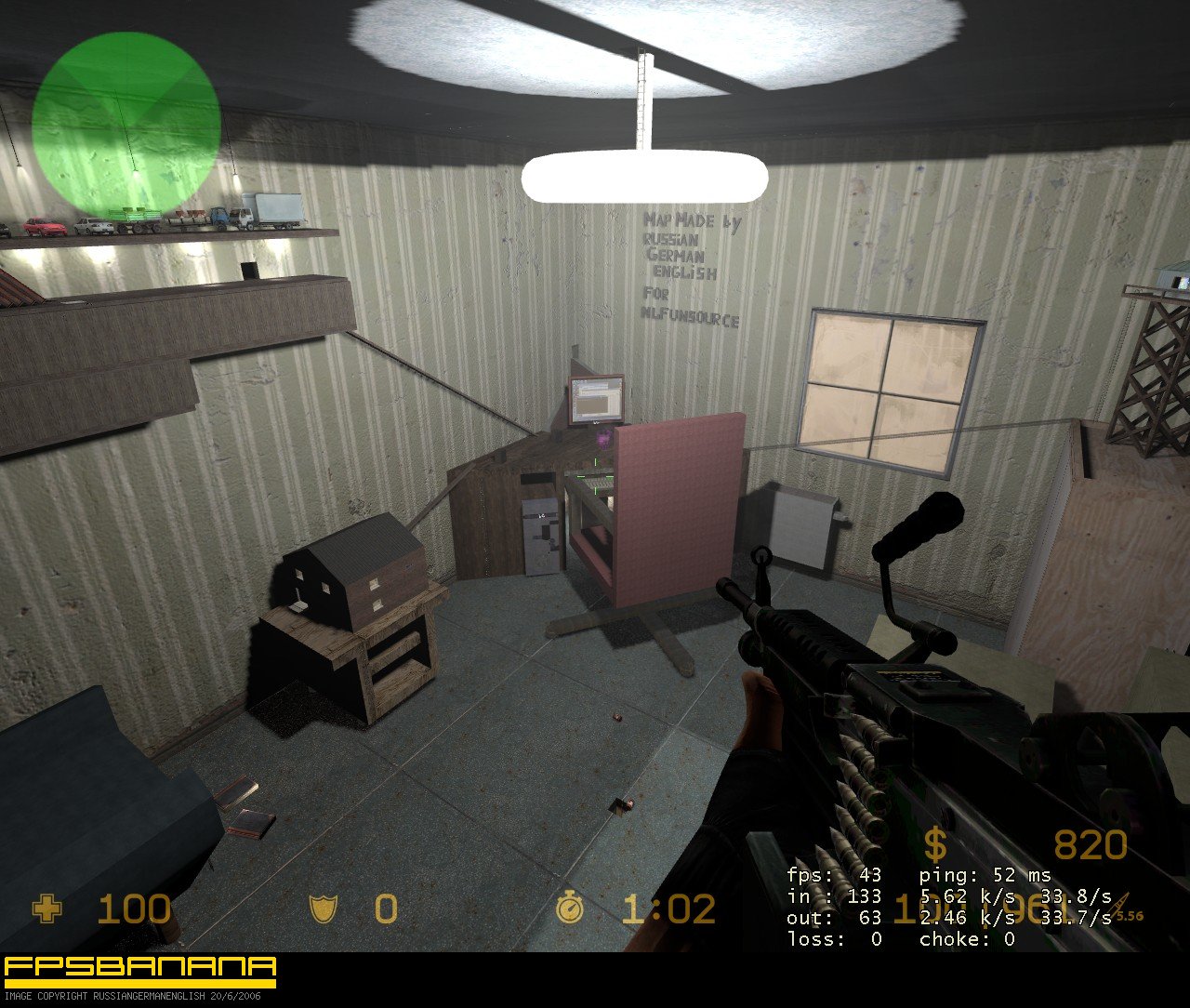This screenshot has width=1190, height=1008.
Task: Click the FPSBANANA logo watermark
Action: (138, 964)
